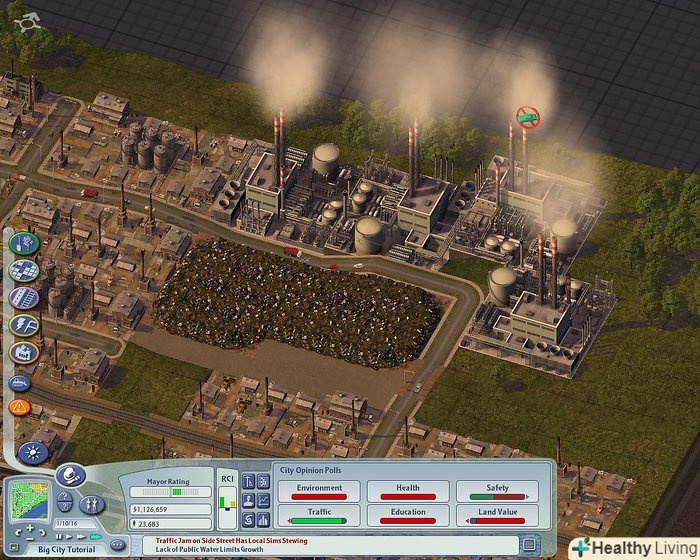Open the transportation build menu
700x560 pixels.
click(x=23, y=297)
